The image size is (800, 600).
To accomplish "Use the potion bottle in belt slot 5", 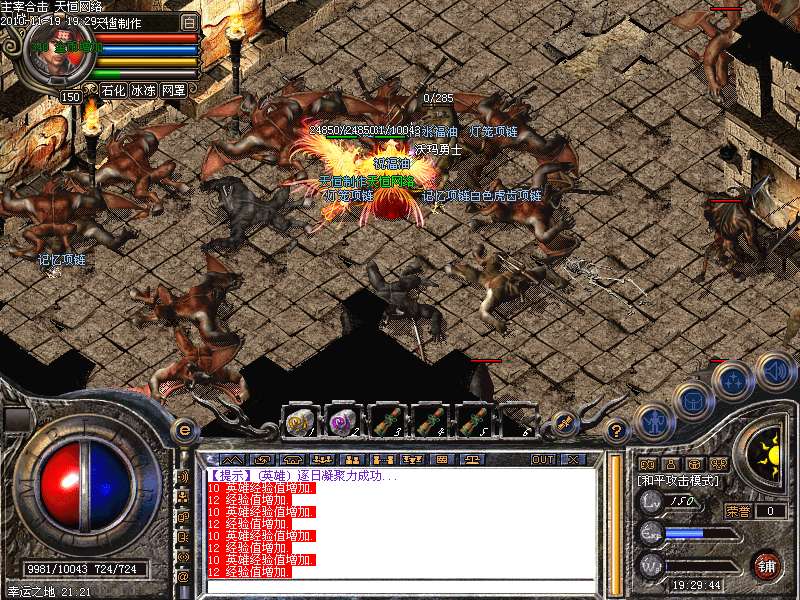I will (x=475, y=421).
